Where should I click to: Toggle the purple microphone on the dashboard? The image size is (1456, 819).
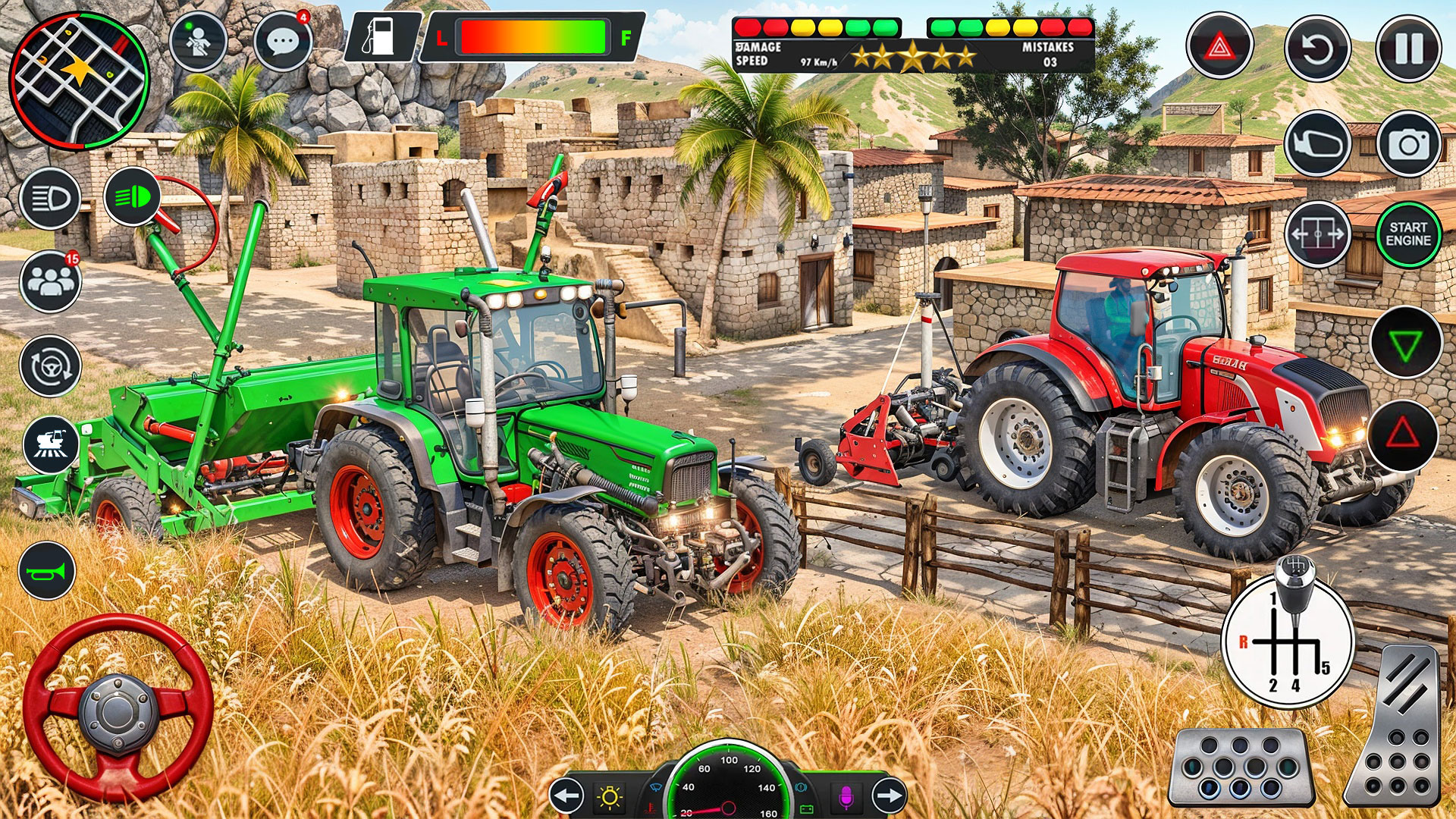tap(848, 798)
